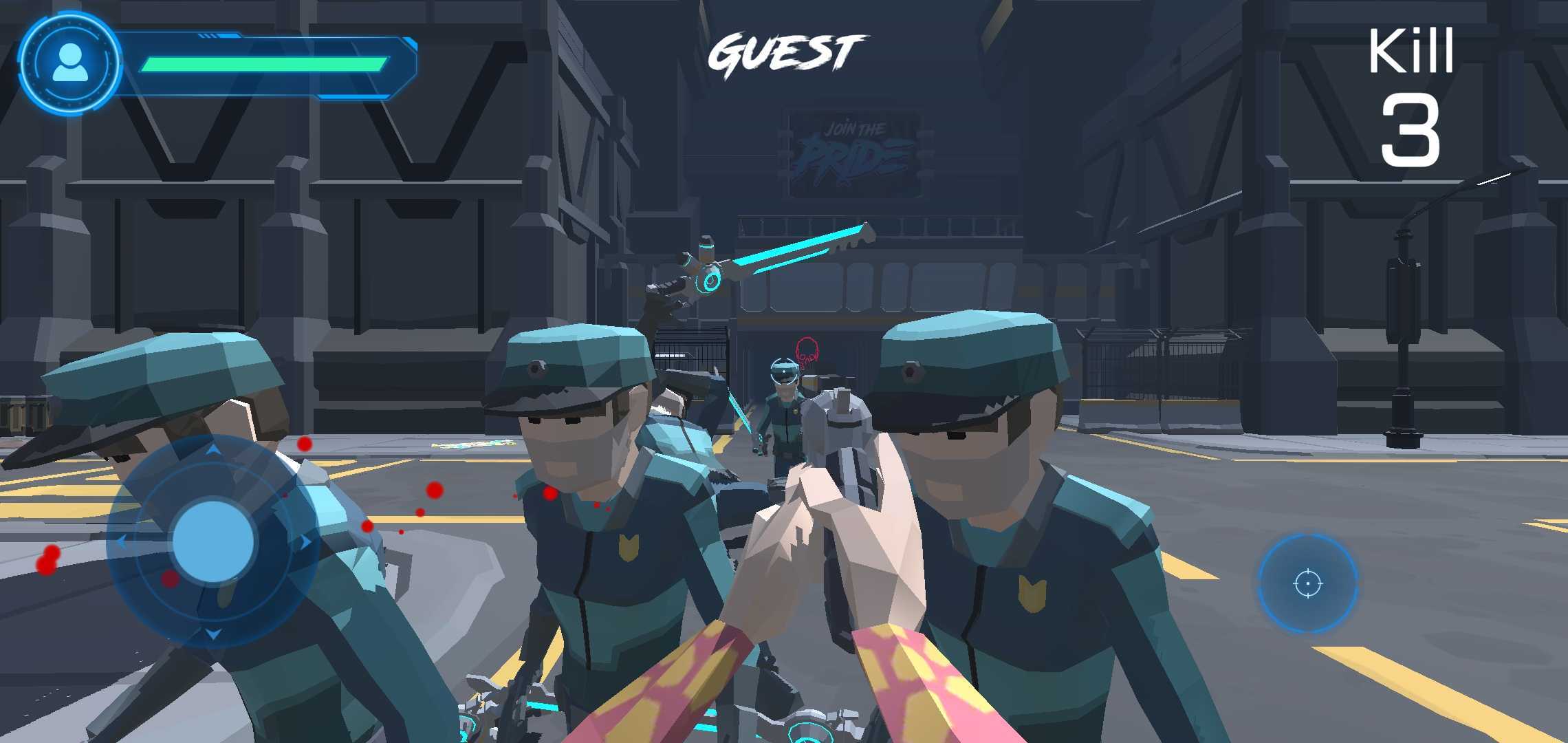This screenshot has width=1568, height=743.
Task: Open the player profile avatar icon
Action: [x=69, y=63]
